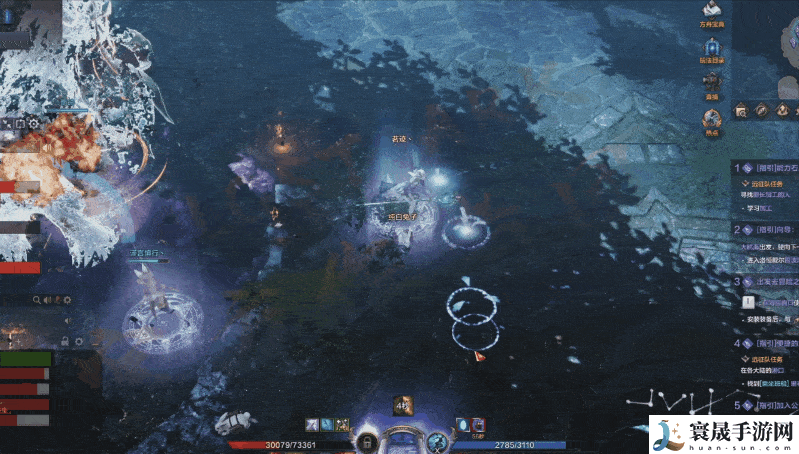Screen dimensions: 799x454
Task: Click the buff icon with cooldown number
Action: tap(402, 406)
